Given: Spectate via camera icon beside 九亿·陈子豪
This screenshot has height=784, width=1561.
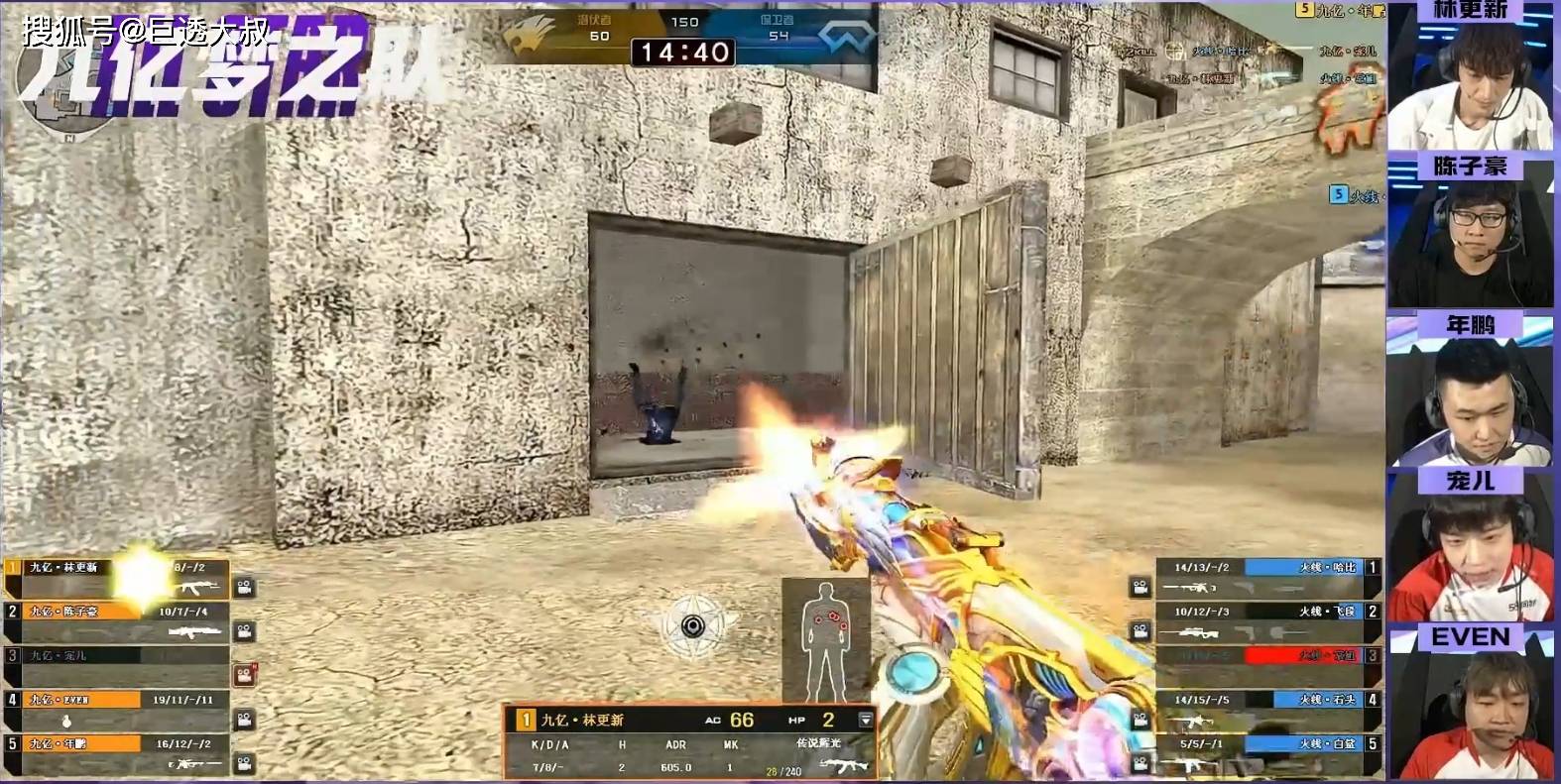Looking at the screenshot, I should pos(244,631).
